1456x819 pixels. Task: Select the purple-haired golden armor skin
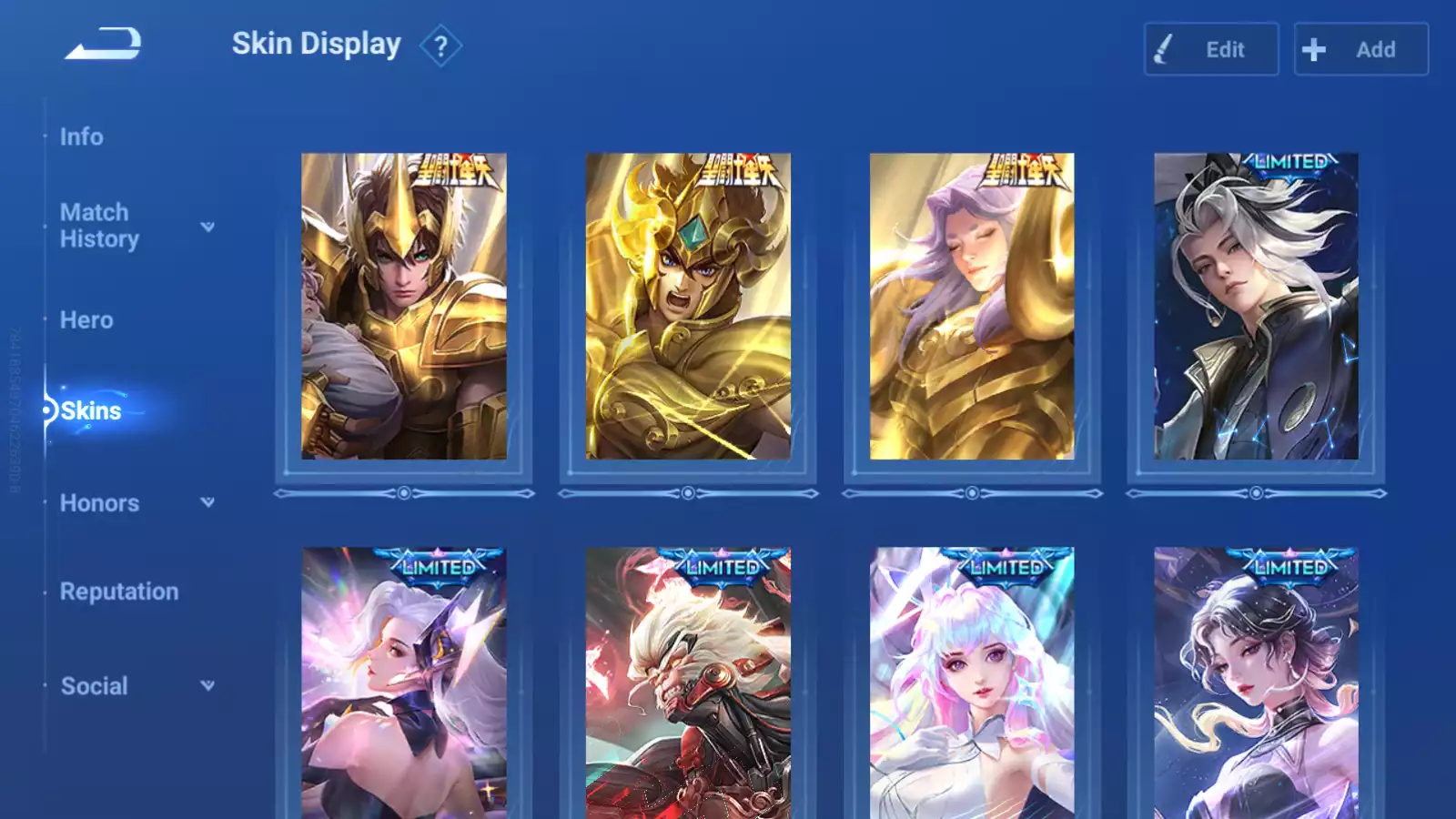[972, 307]
